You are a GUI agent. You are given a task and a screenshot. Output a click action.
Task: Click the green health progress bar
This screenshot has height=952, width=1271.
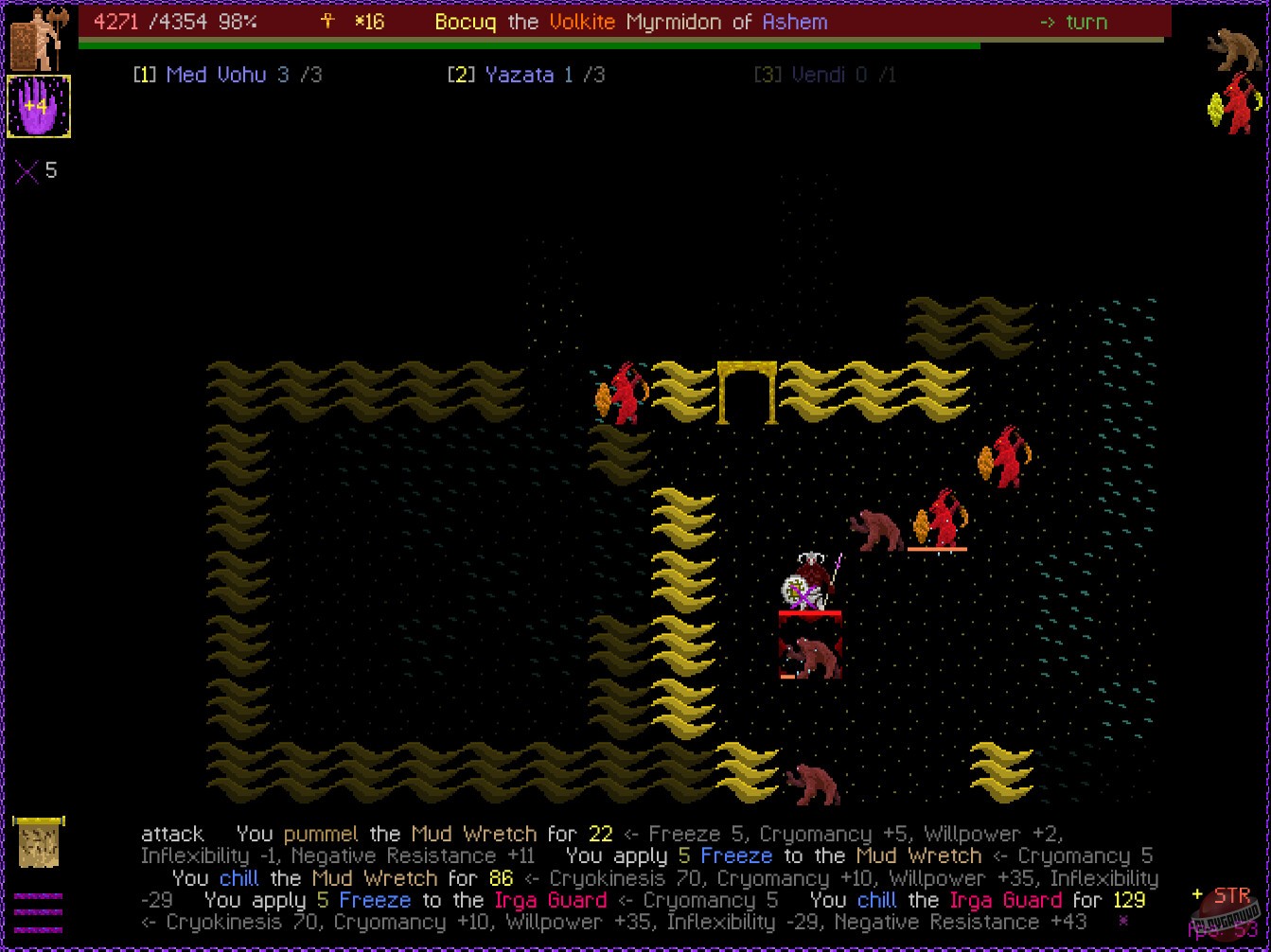click(x=530, y=43)
